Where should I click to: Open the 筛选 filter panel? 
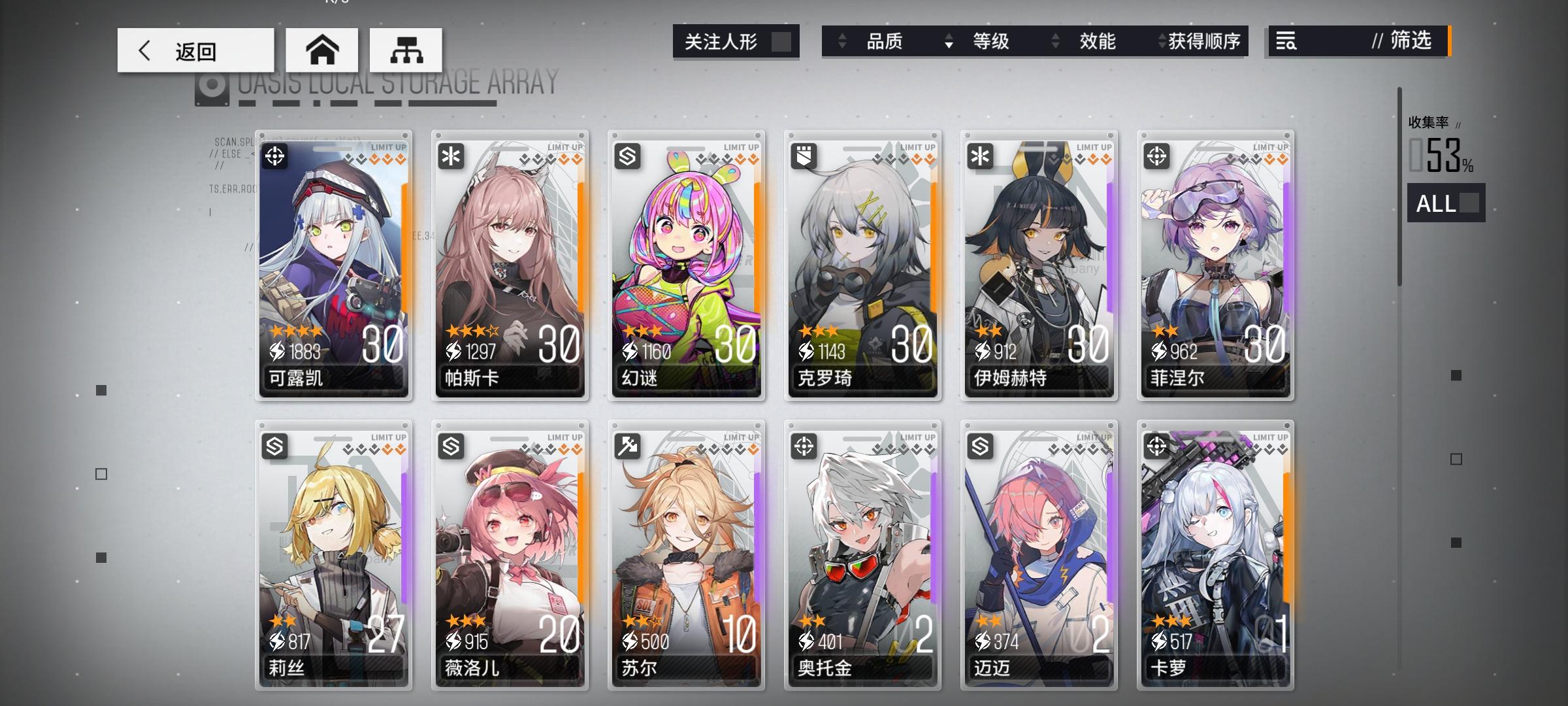(1406, 42)
